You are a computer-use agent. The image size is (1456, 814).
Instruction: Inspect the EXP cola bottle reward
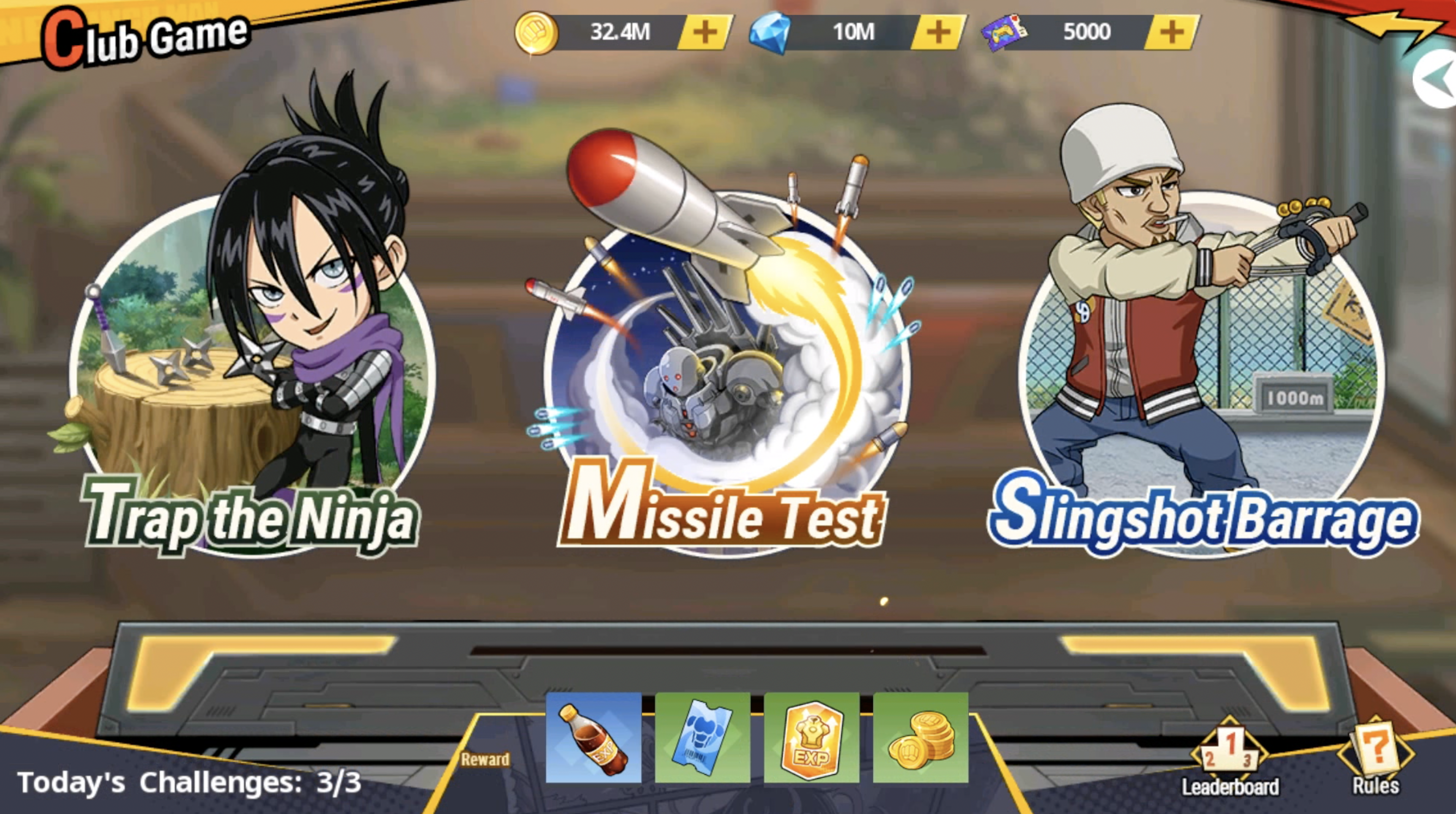click(x=593, y=738)
